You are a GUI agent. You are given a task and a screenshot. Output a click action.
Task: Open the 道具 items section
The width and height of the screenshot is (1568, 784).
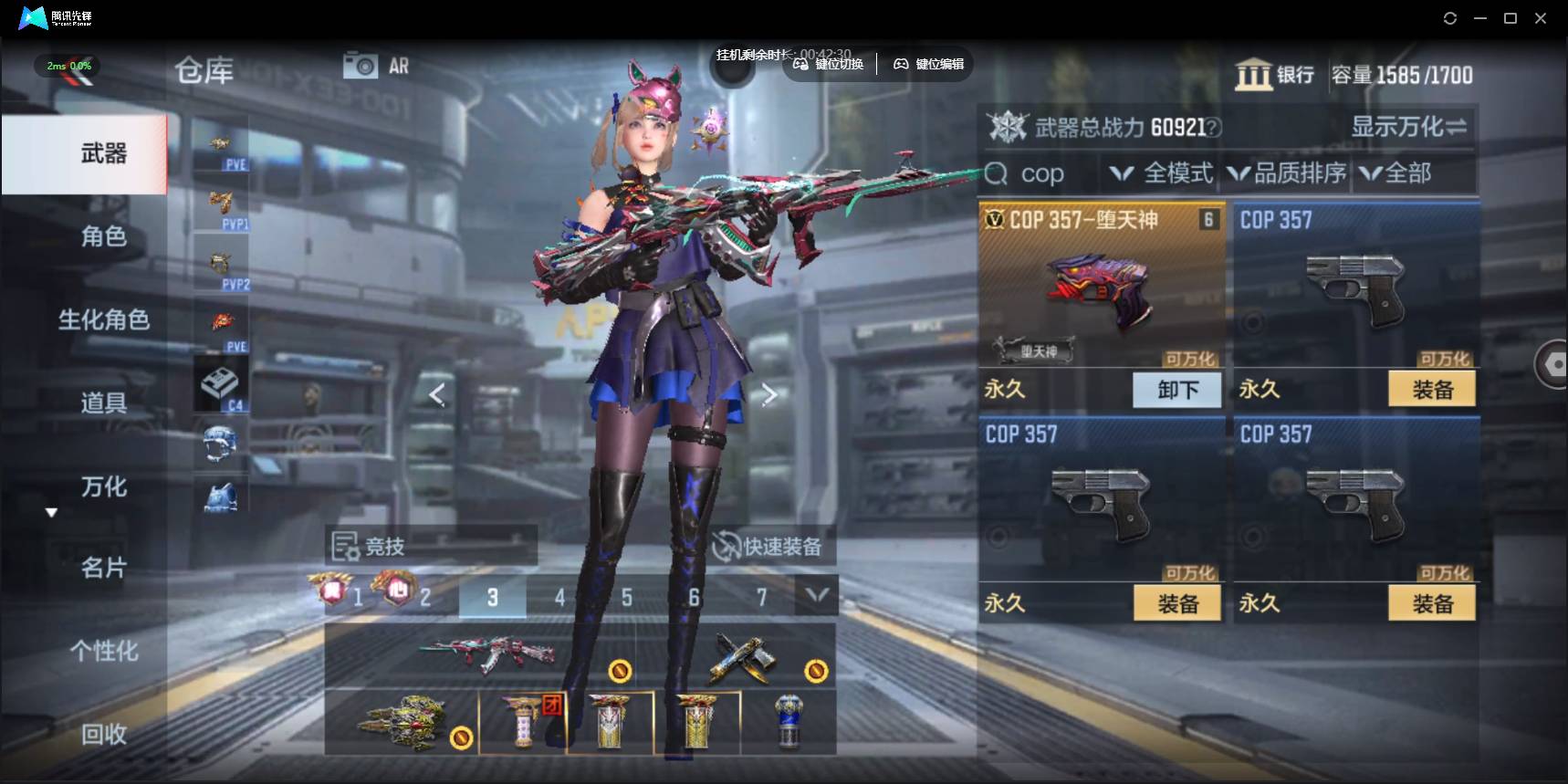pos(103,402)
